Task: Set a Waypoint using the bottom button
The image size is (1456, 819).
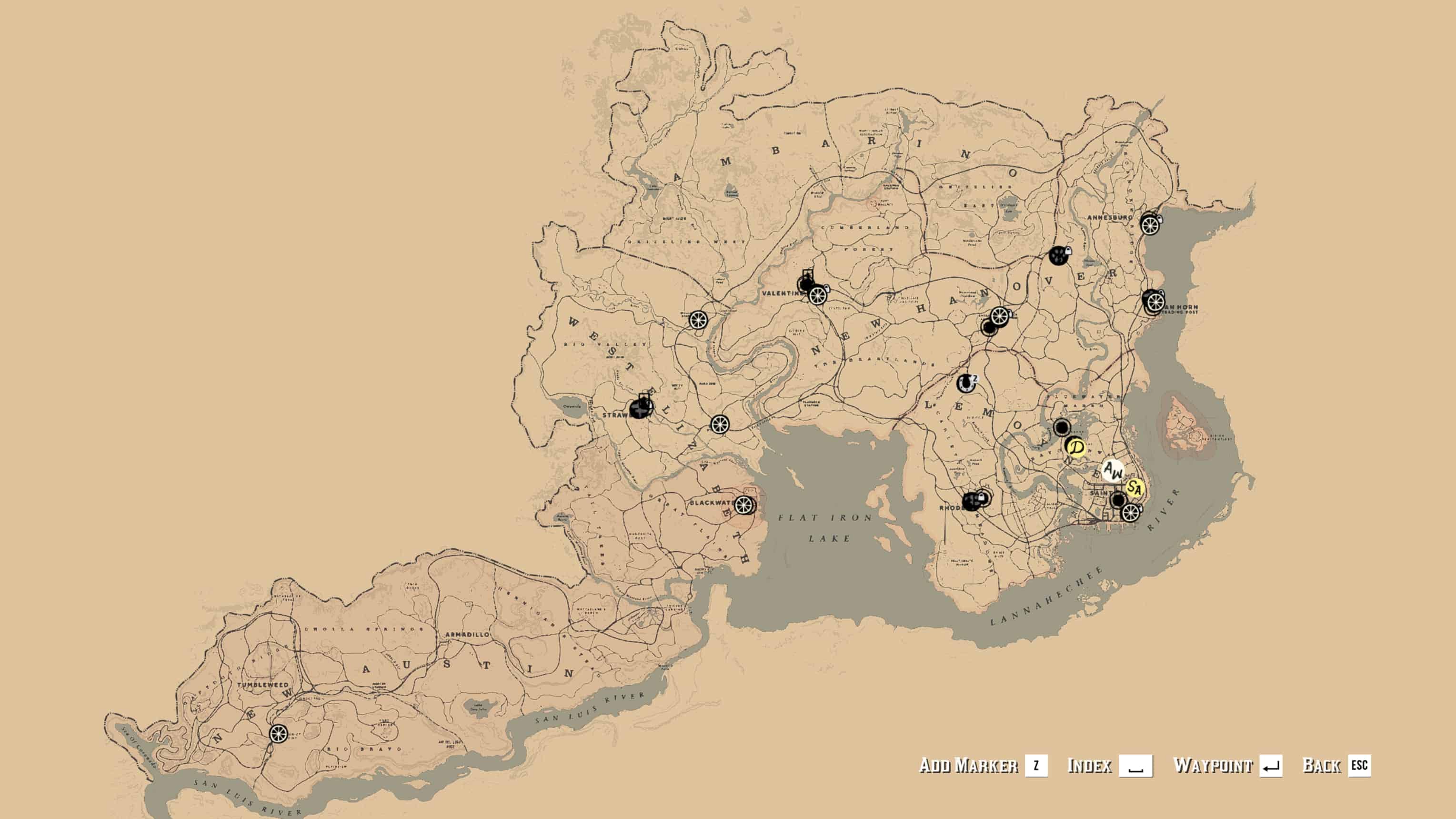Action: point(1227,765)
